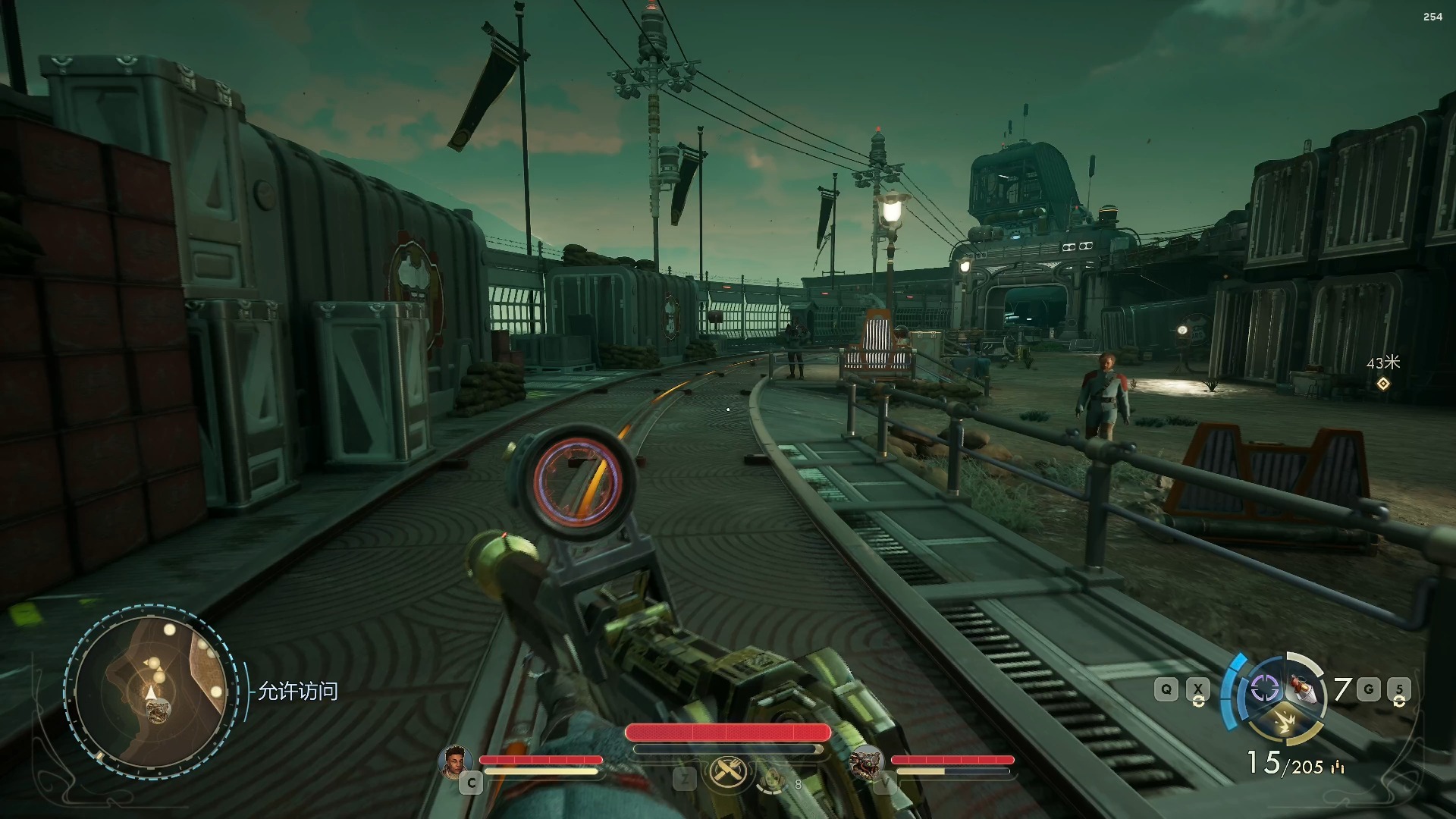Viewport: 1456px width, 819px height.
Task: Use the knife and fork consumable icon
Action: pos(729,773)
